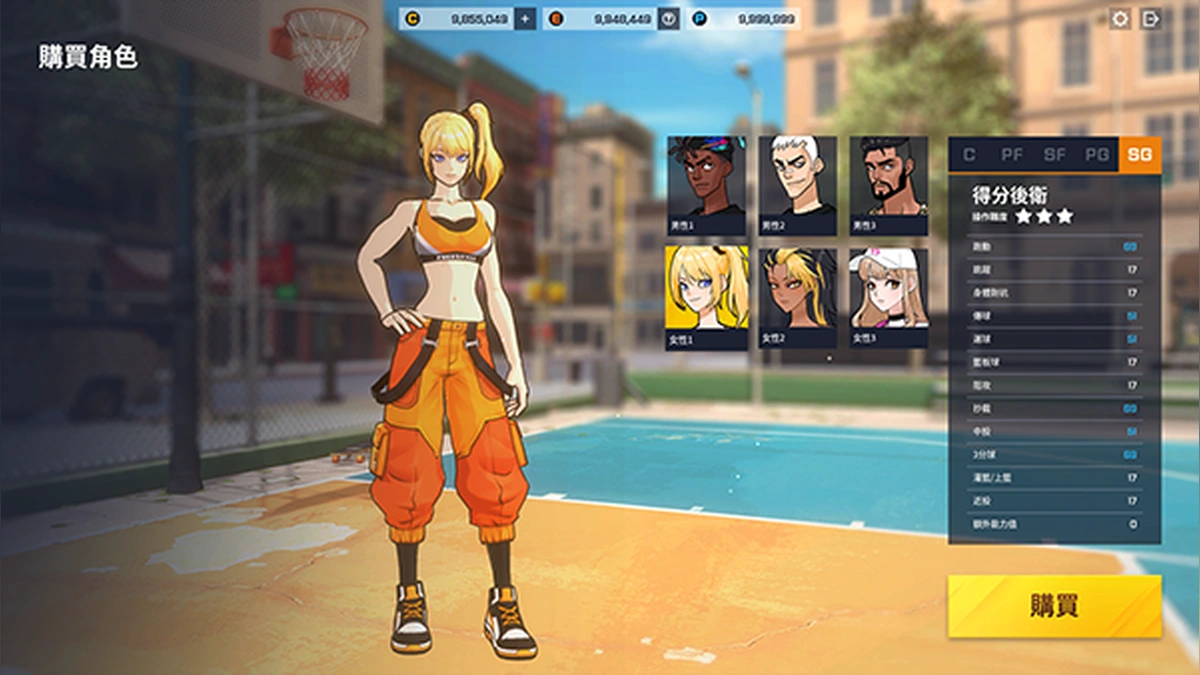
Task: Select the highlighted SG position tab
Action: click(1140, 155)
